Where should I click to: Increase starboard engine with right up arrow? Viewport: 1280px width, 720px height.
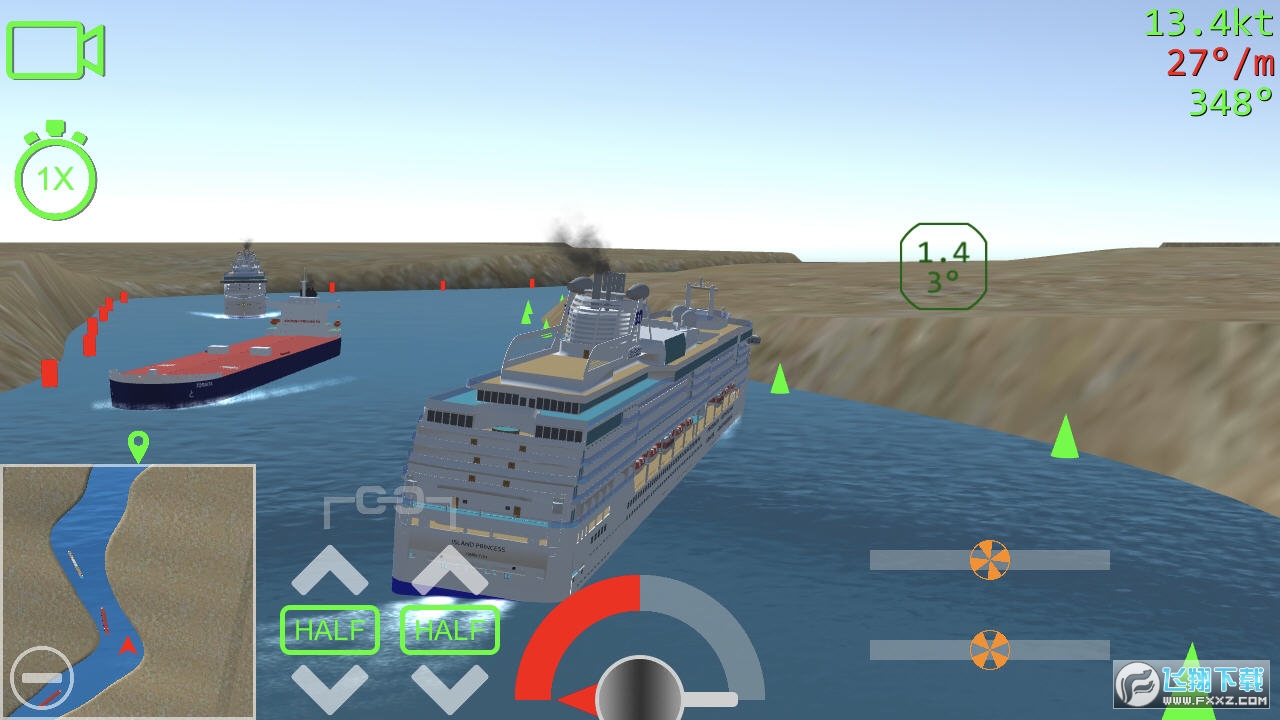click(450, 571)
